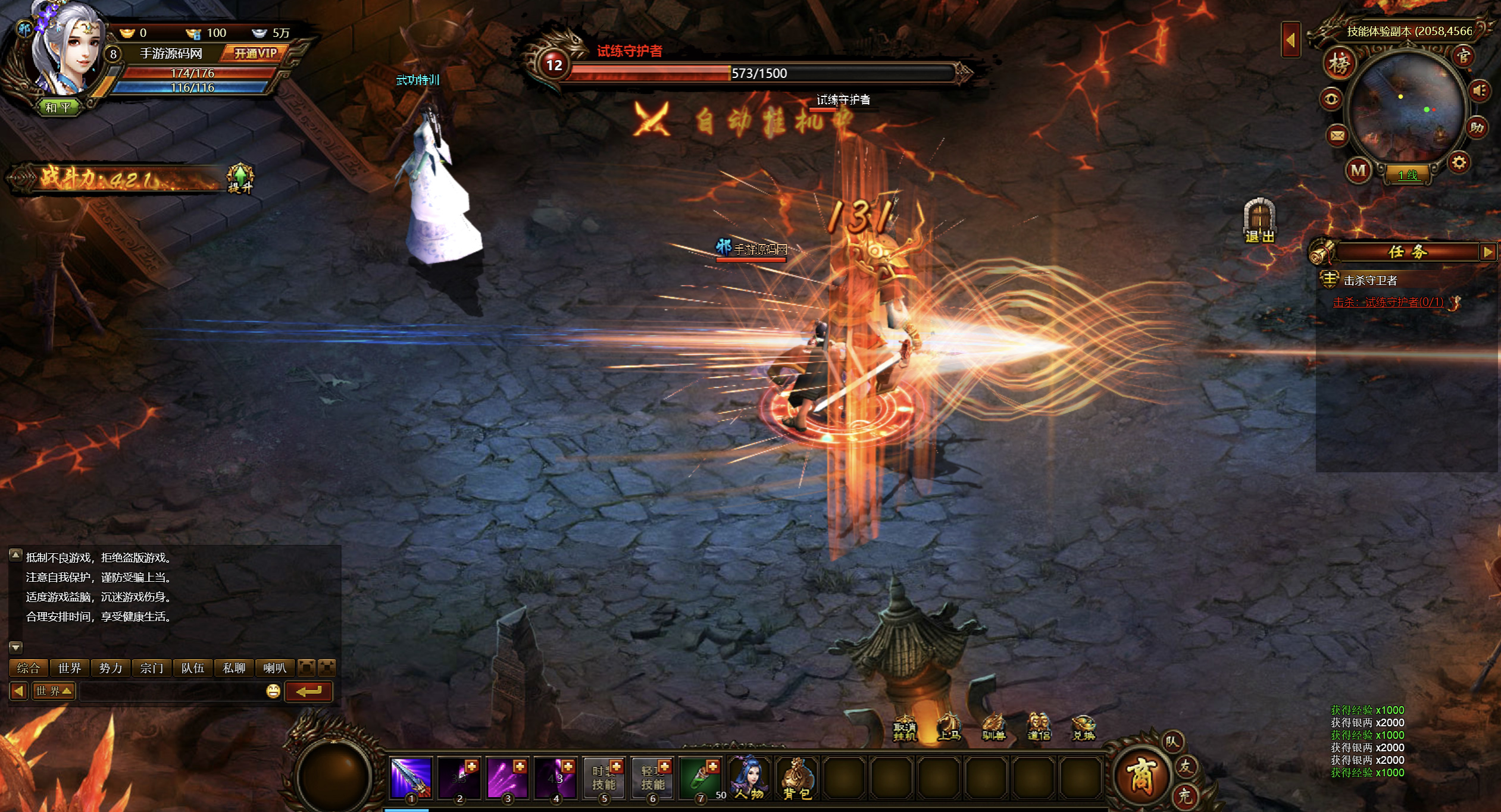Open the VIP activation button (开通VIP)
The width and height of the screenshot is (1501, 812).
255,54
